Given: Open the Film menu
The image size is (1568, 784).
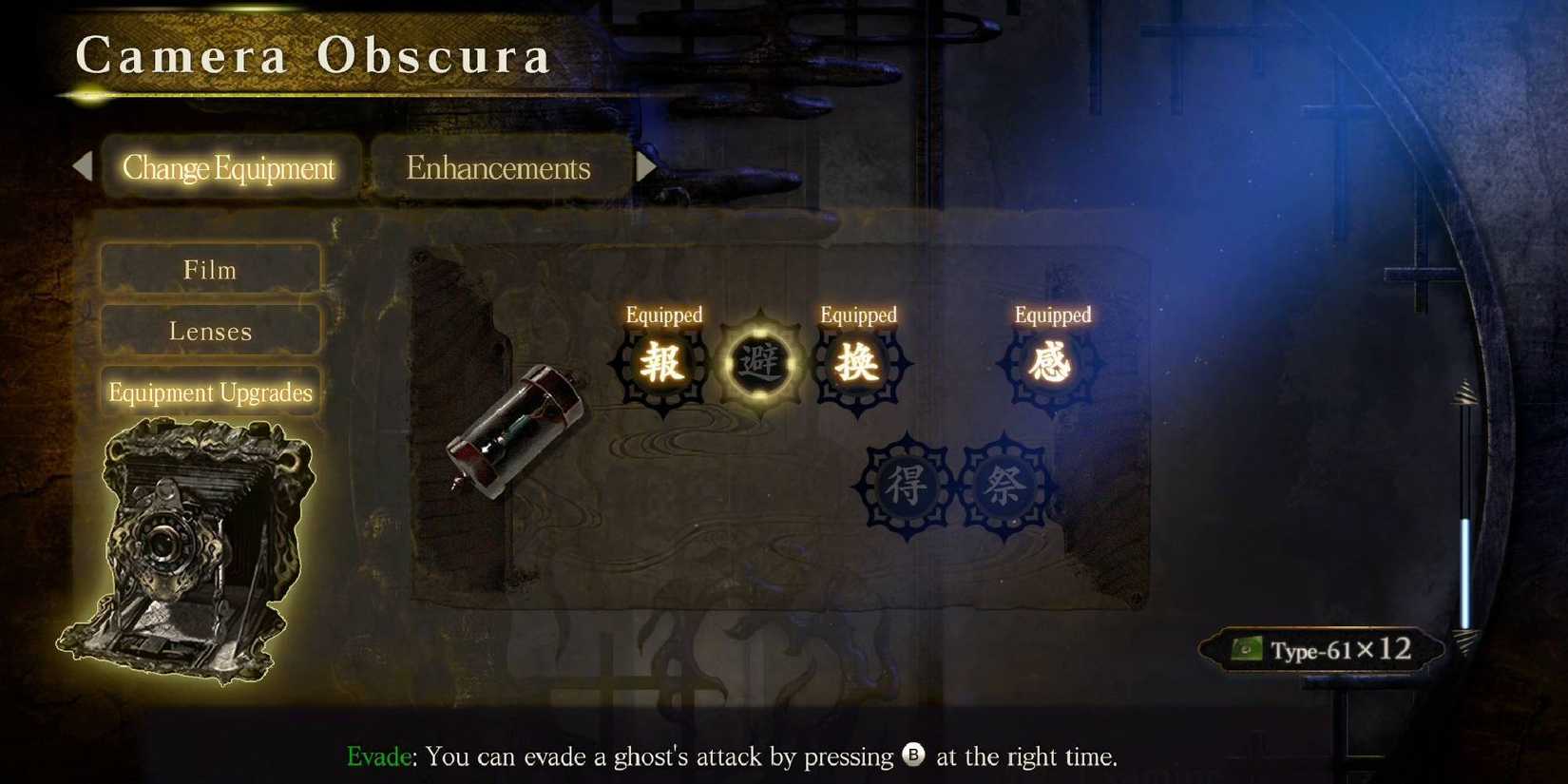Looking at the screenshot, I should (x=209, y=269).
